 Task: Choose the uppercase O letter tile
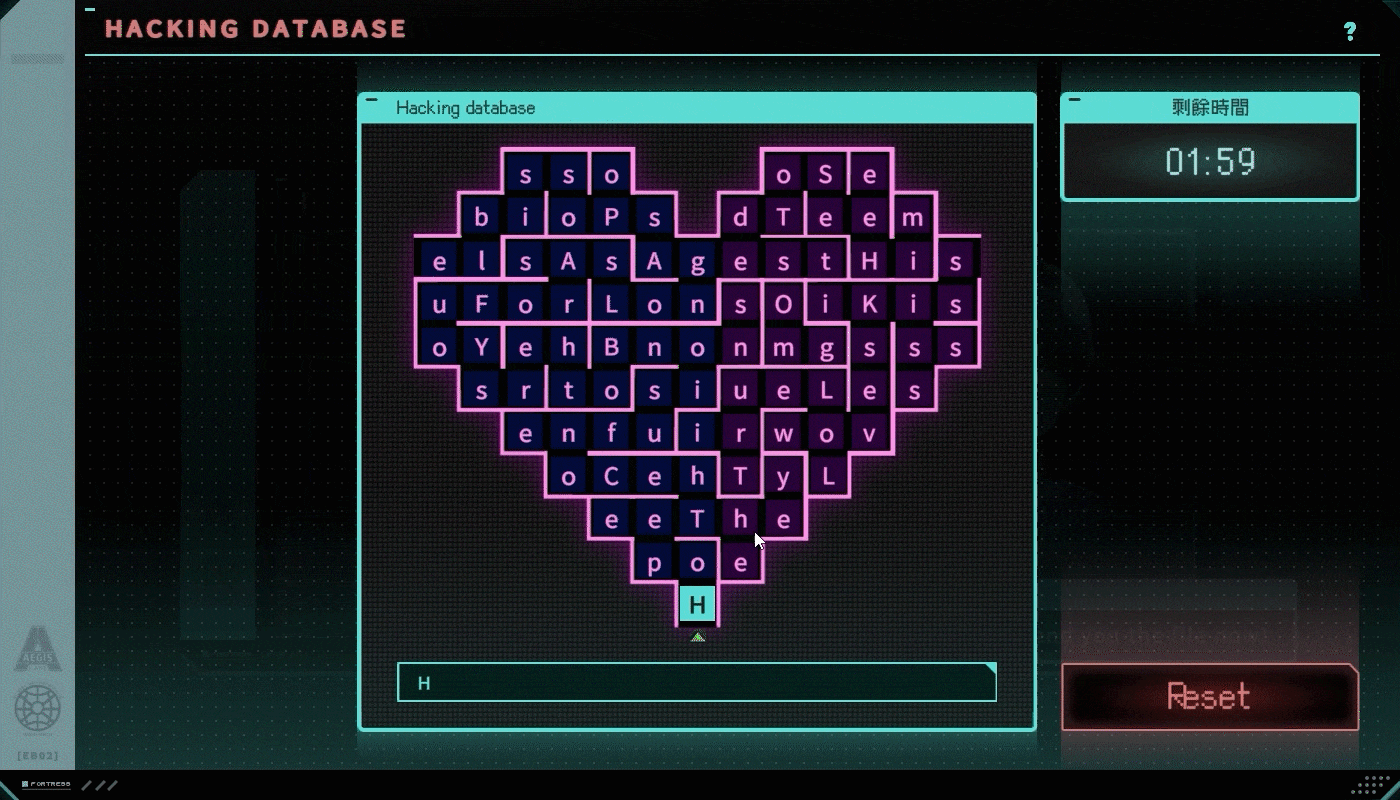coord(784,305)
